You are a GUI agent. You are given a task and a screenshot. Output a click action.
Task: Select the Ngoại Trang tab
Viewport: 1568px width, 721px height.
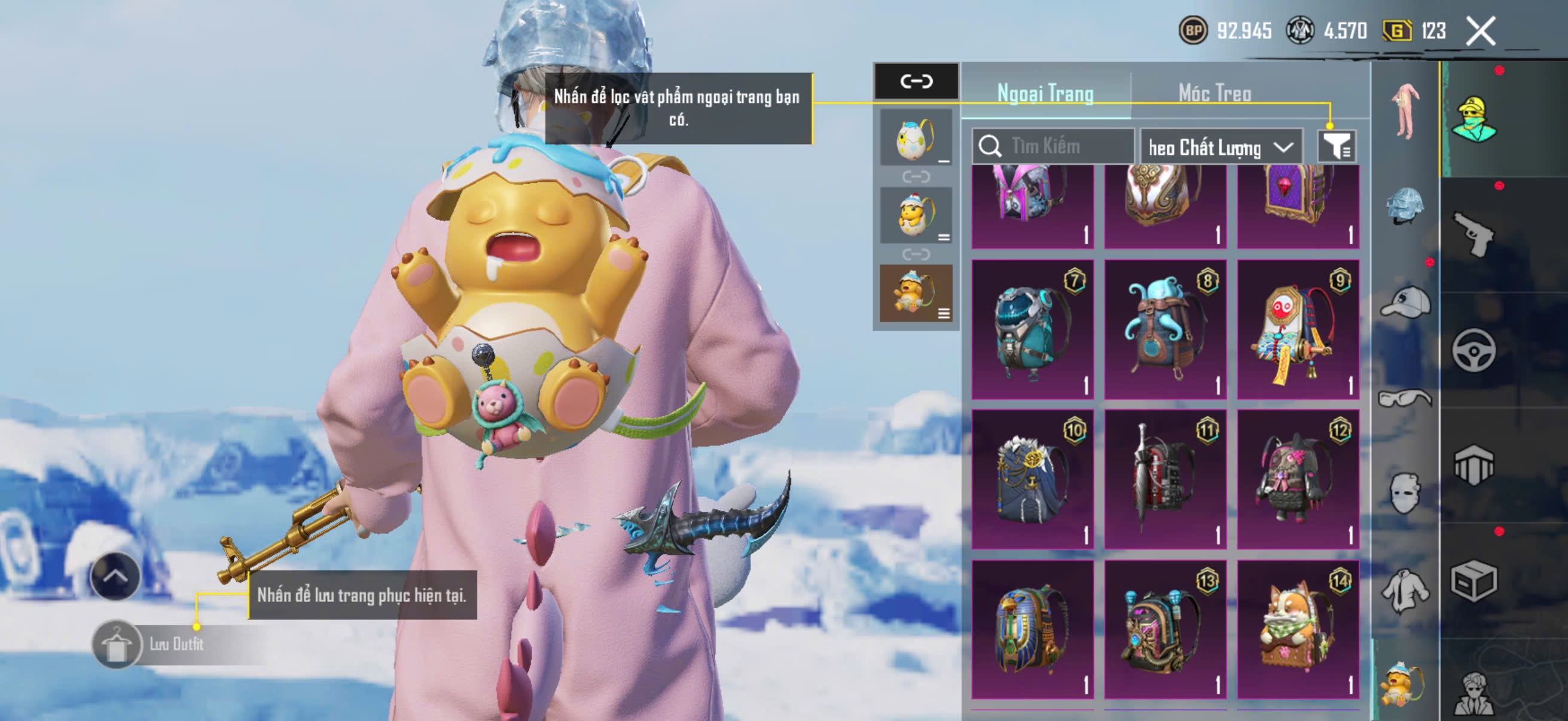[1045, 93]
